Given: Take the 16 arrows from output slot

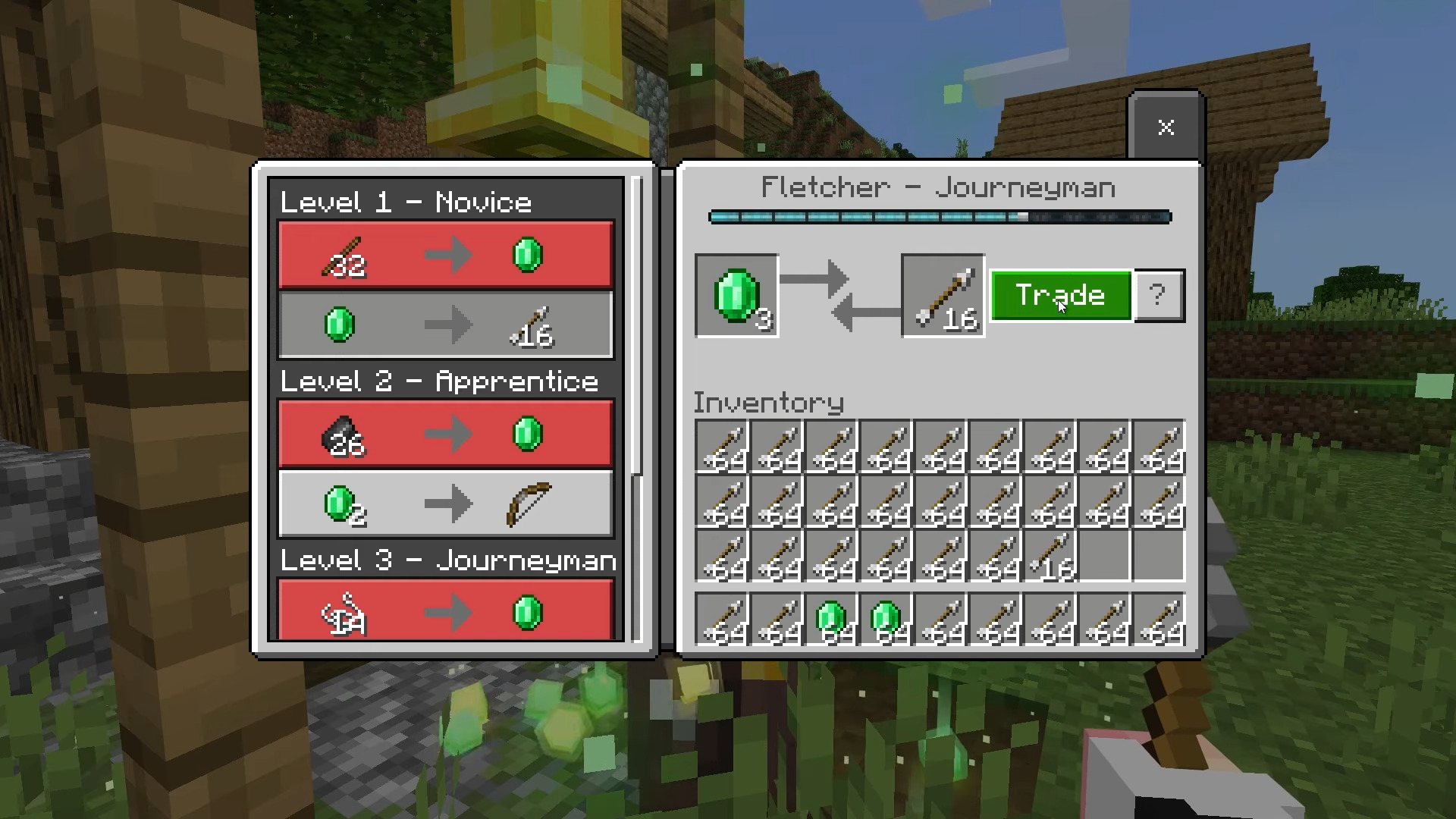Looking at the screenshot, I should pyautogui.click(x=943, y=296).
